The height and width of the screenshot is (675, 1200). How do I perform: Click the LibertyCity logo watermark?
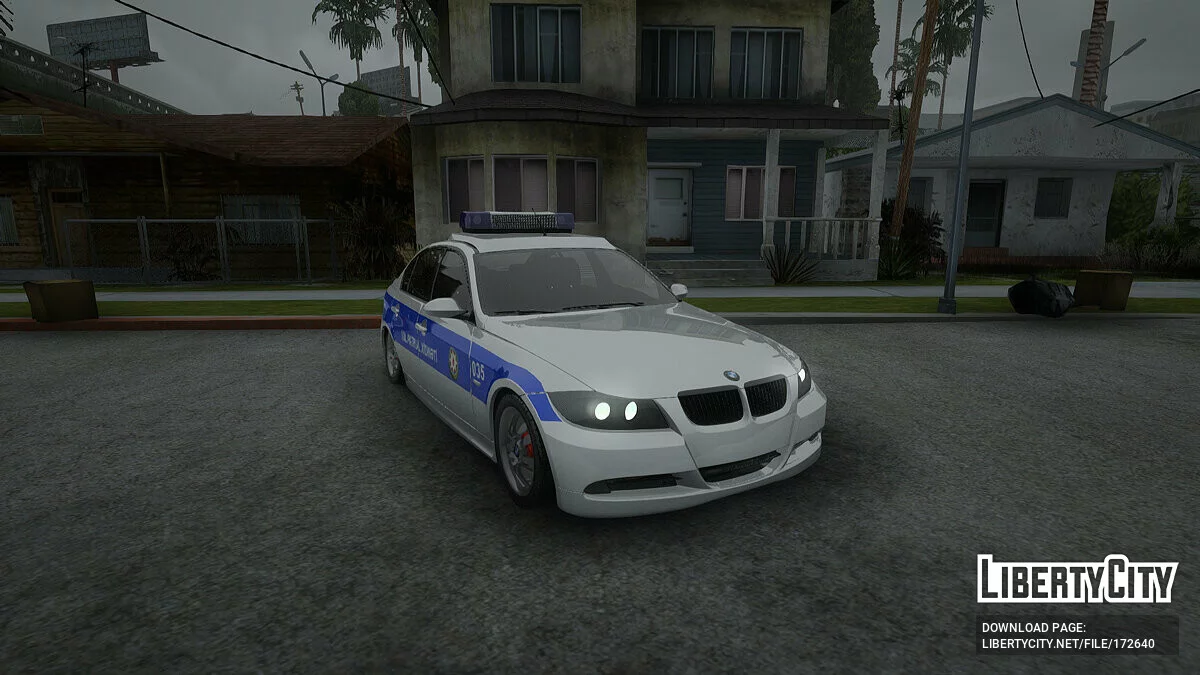[1077, 579]
